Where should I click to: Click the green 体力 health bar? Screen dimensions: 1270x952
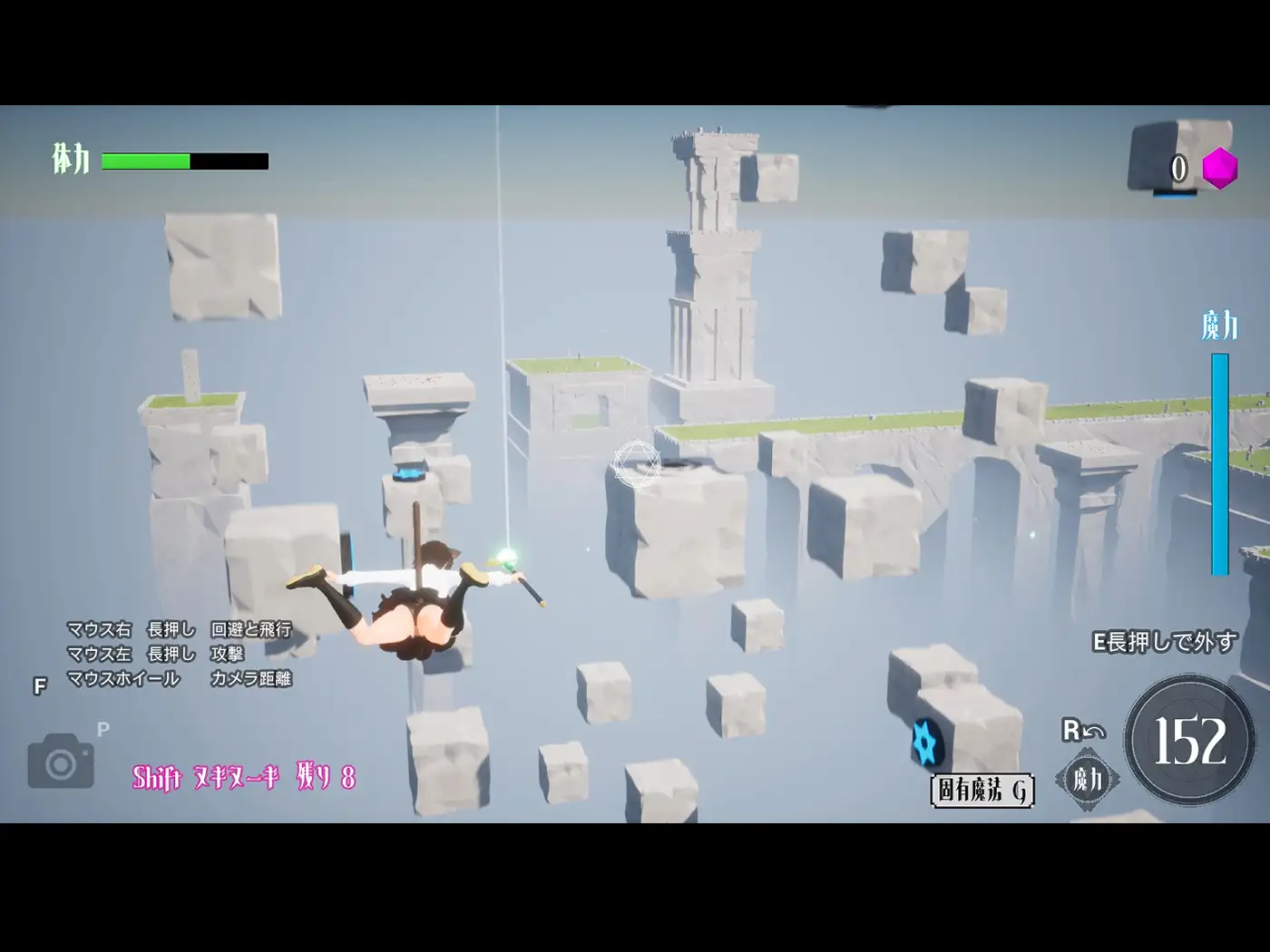tap(145, 161)
